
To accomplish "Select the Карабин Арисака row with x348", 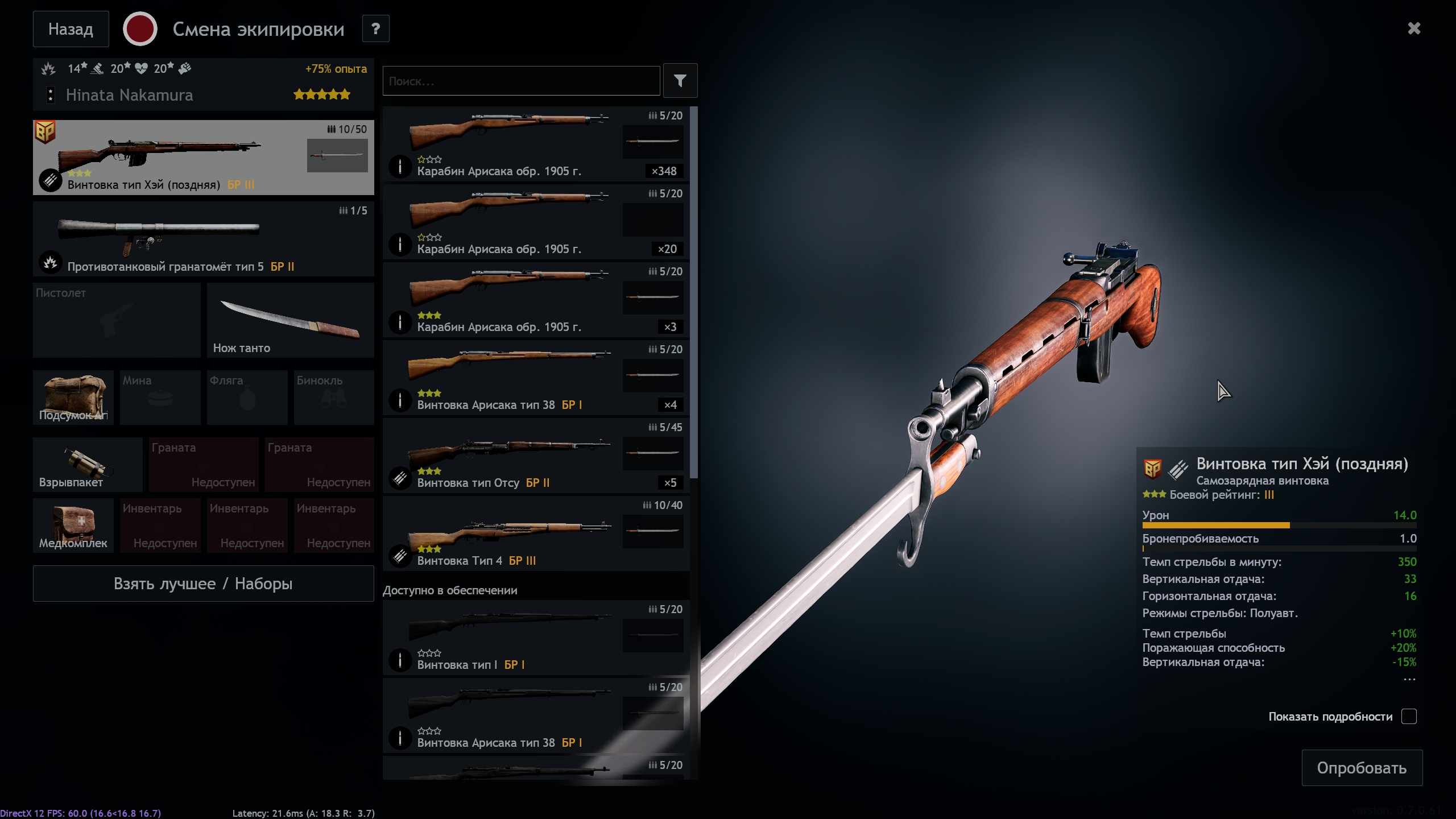I will 535,144.
